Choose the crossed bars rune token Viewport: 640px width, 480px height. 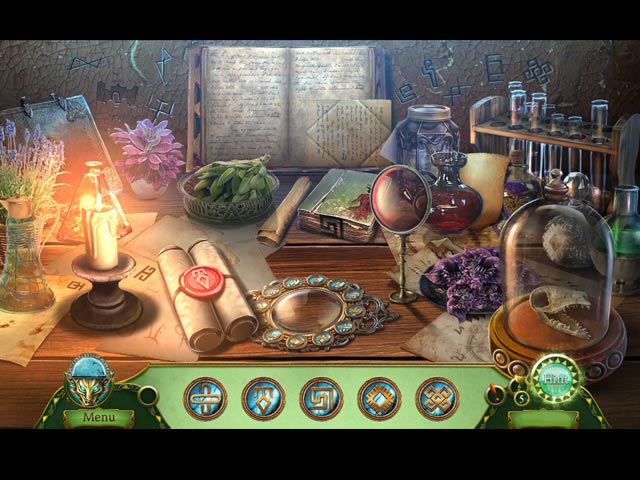[205, 399]
